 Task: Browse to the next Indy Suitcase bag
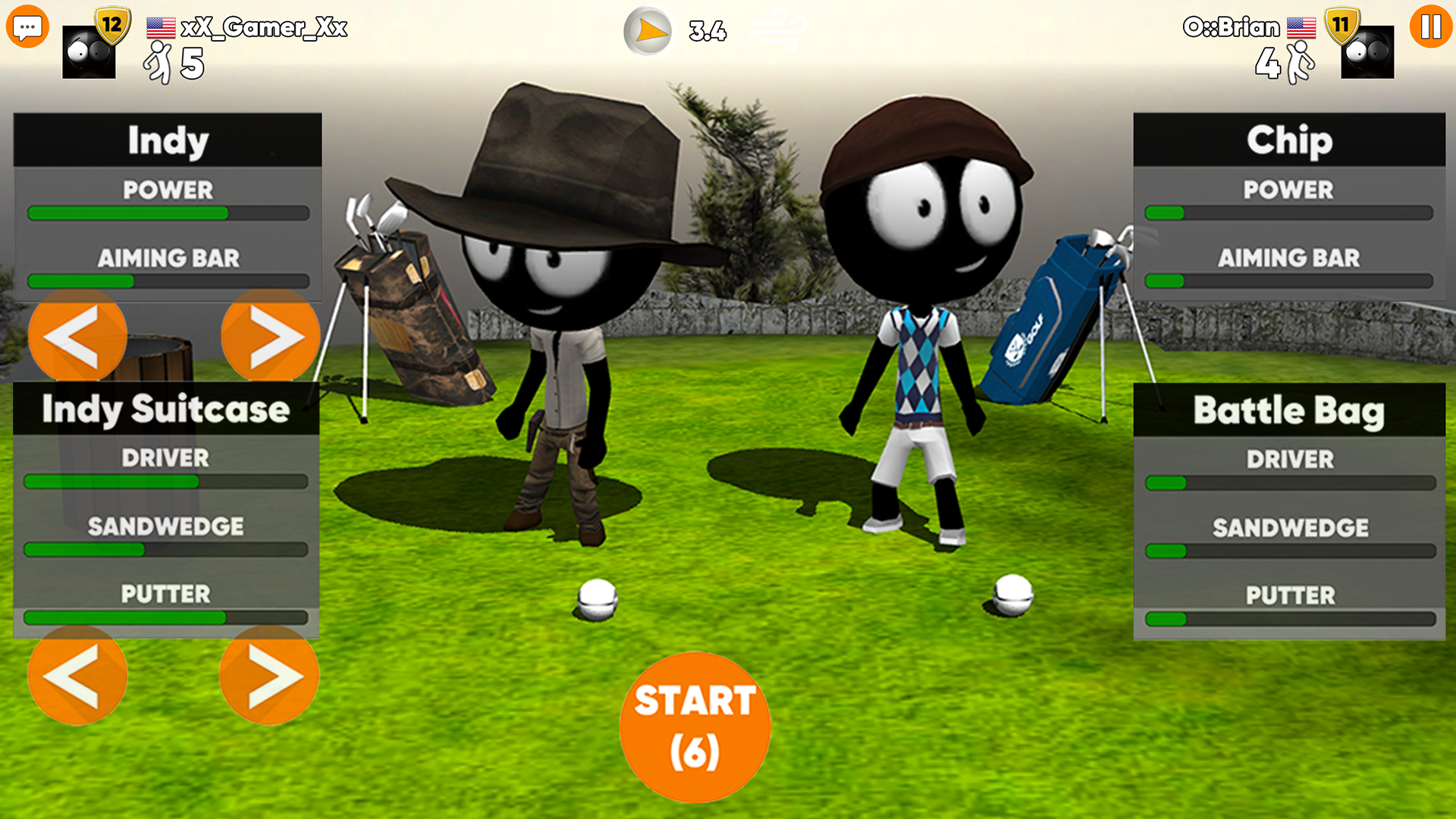[x=269, y=676]
